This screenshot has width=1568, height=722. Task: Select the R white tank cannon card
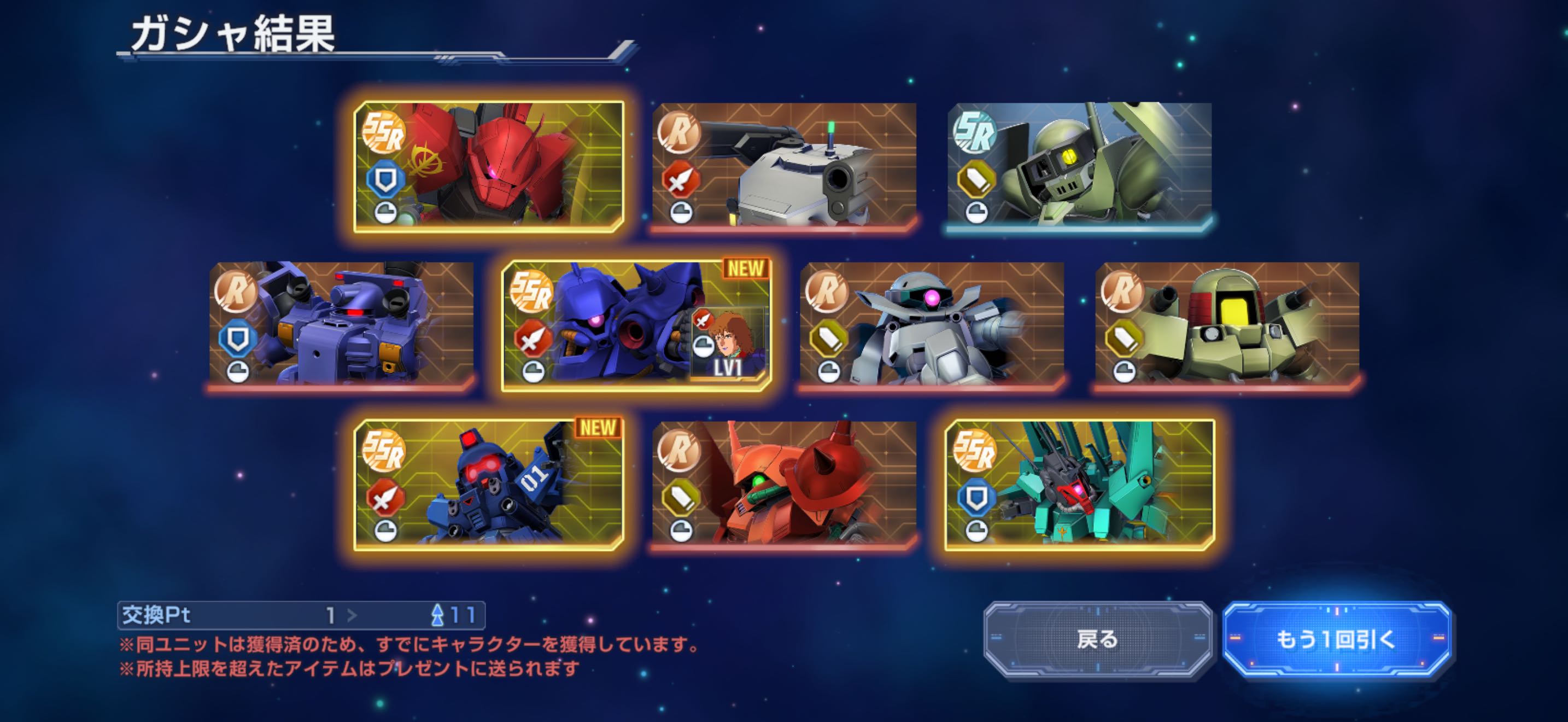coord(784,166)
